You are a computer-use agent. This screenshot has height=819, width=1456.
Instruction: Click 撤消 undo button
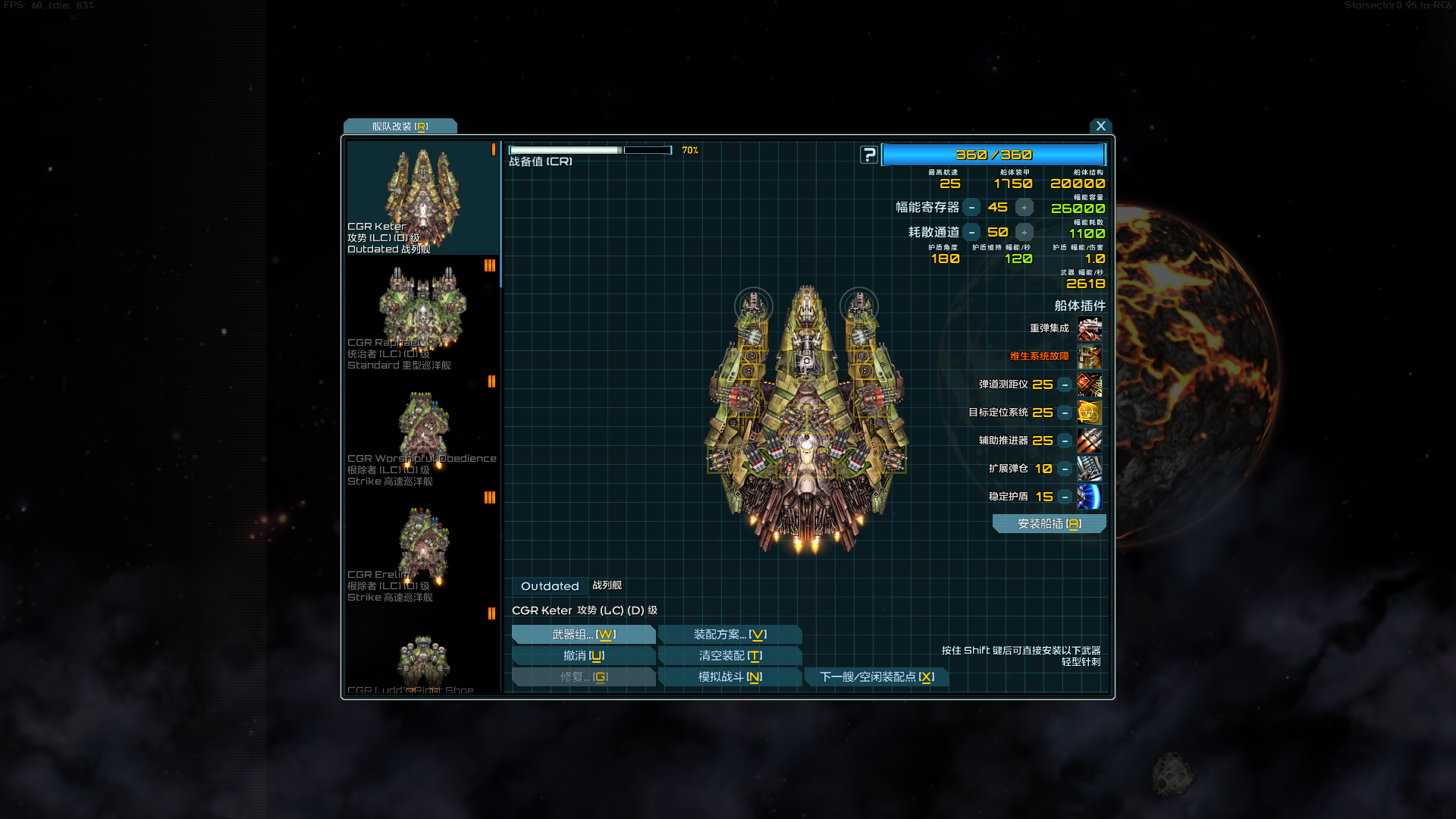583,656
